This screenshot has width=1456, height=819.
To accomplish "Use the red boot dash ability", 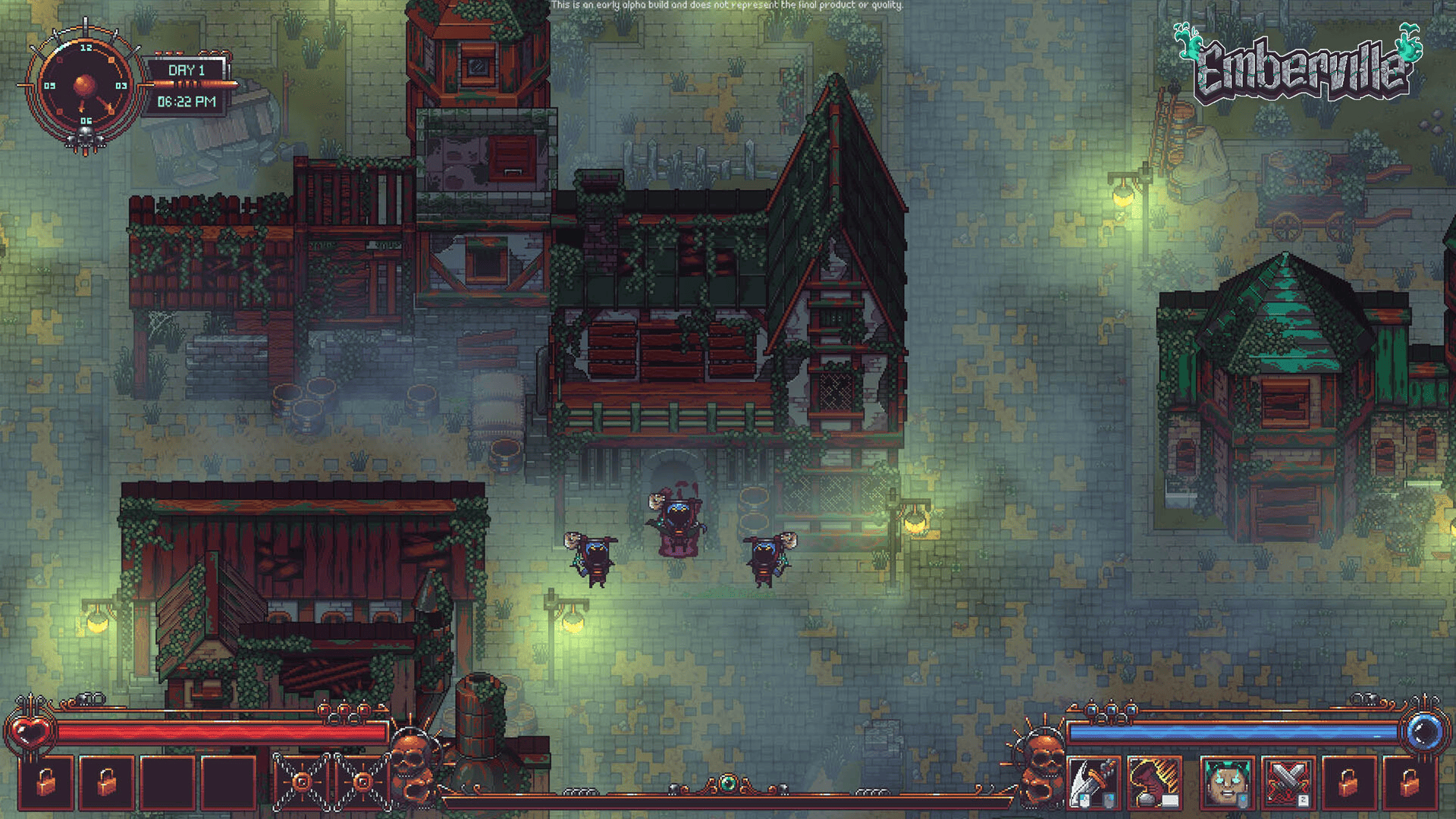I will tap(1154, 783).
